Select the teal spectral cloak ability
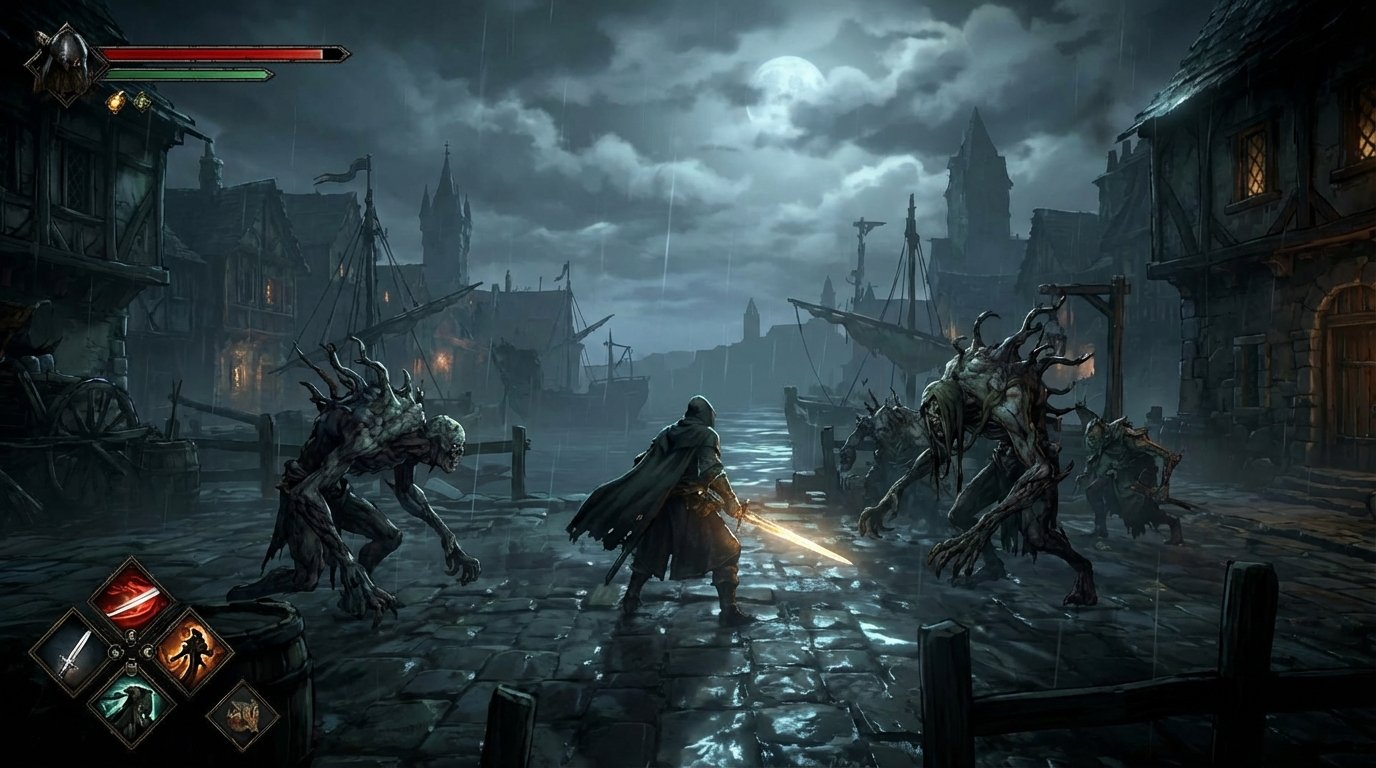Screen dimensions: 1376x768 pyautogui.click(x=133, y=706)
